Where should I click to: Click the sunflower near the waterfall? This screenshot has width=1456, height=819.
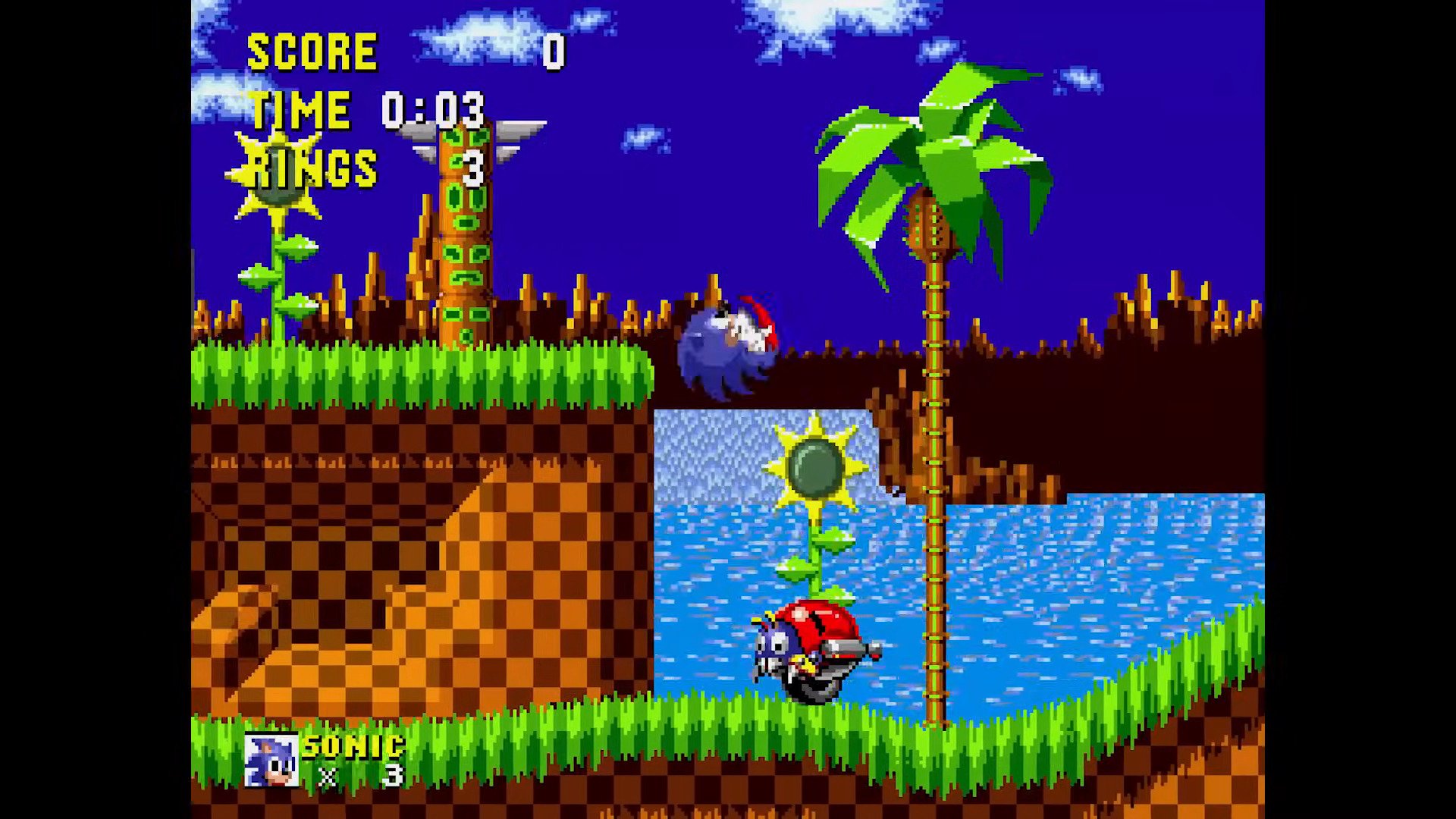coord(815,466)
